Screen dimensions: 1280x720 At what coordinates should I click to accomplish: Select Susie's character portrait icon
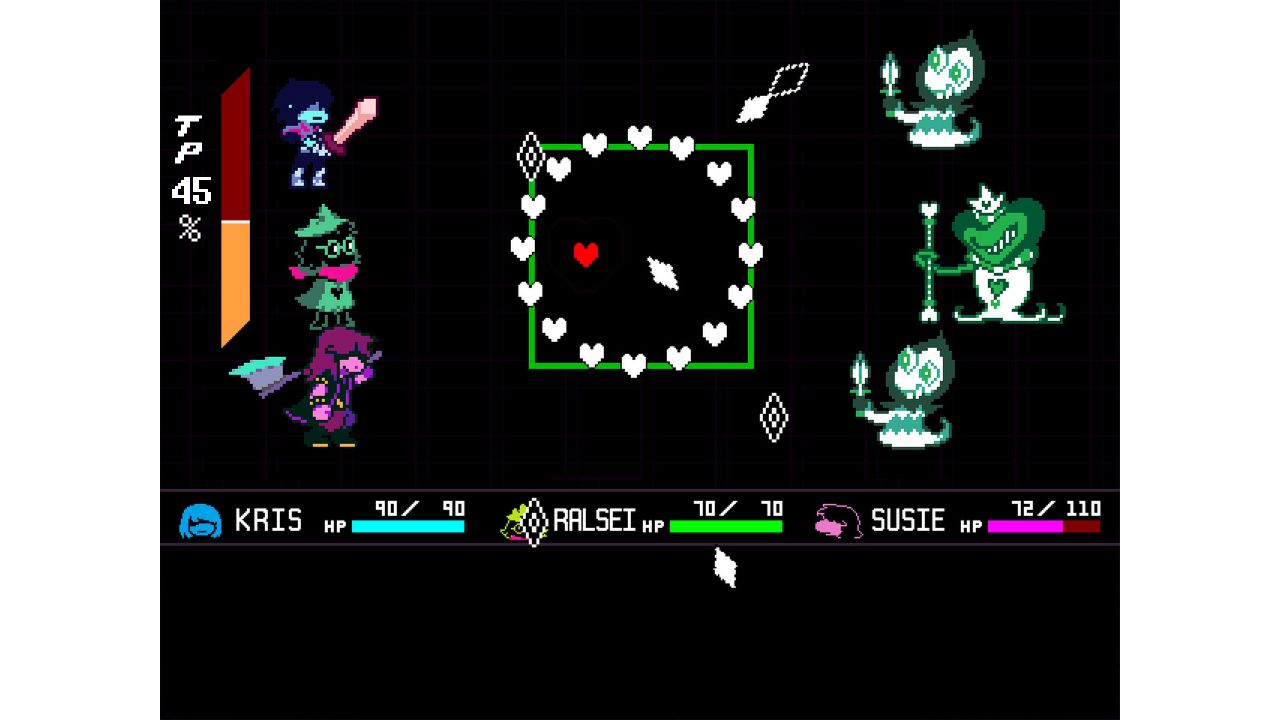[x=840, y=519]
